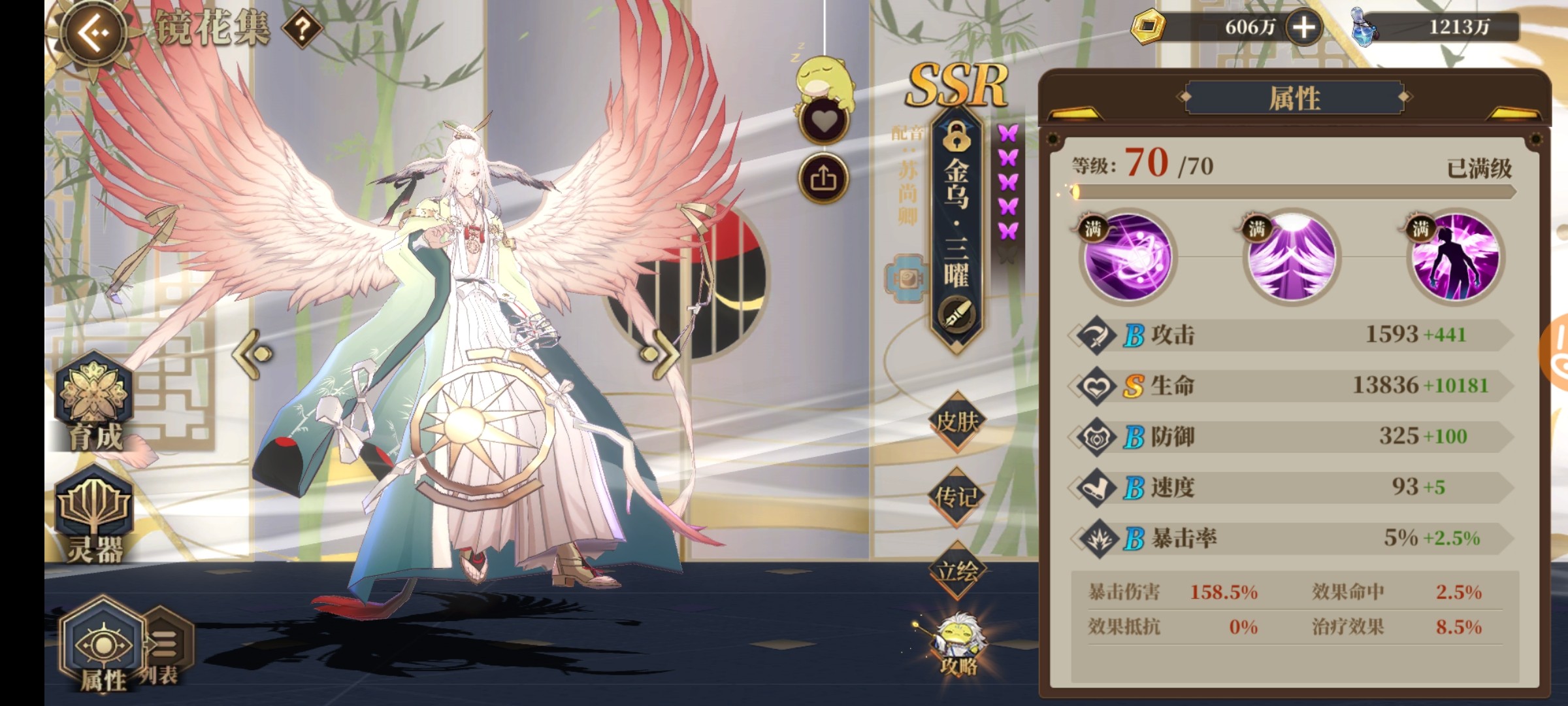Open the 攻略 strategy guide
Image resolution: width=1568 pixels, height=706 pixels.
[x=958, y=644]
